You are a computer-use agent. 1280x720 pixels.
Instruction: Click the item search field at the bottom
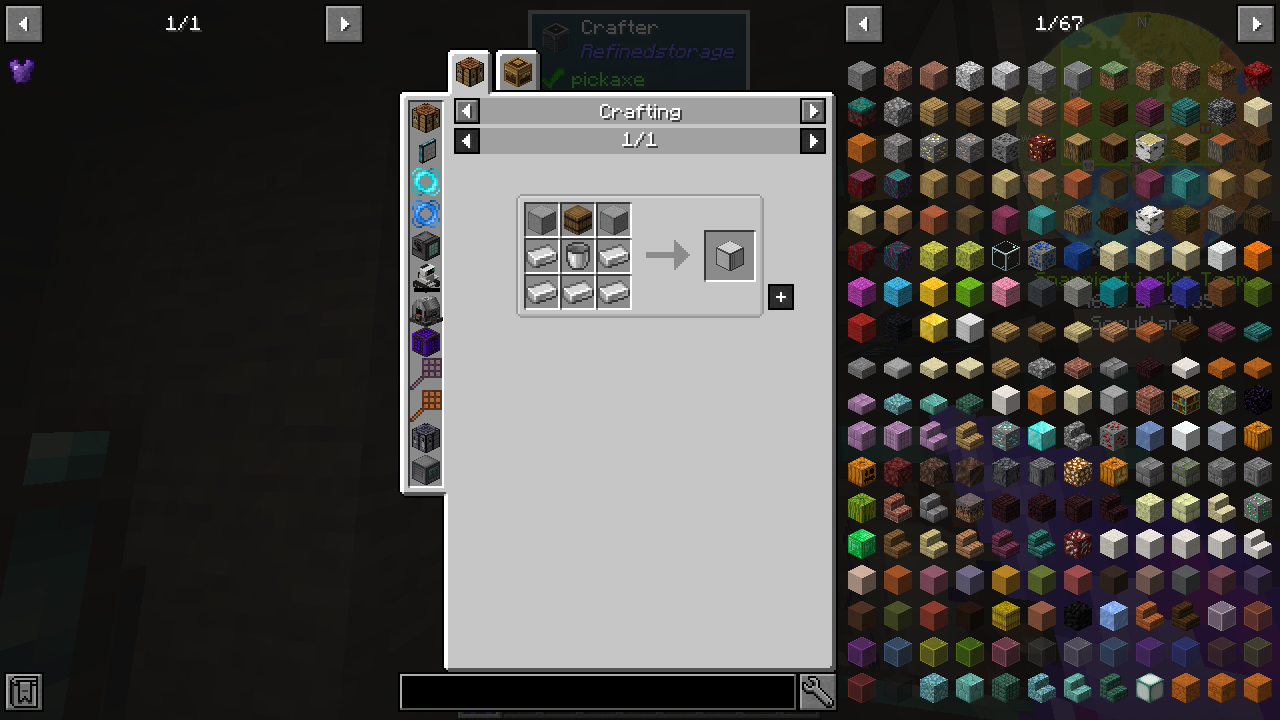[x=597, y=691]
